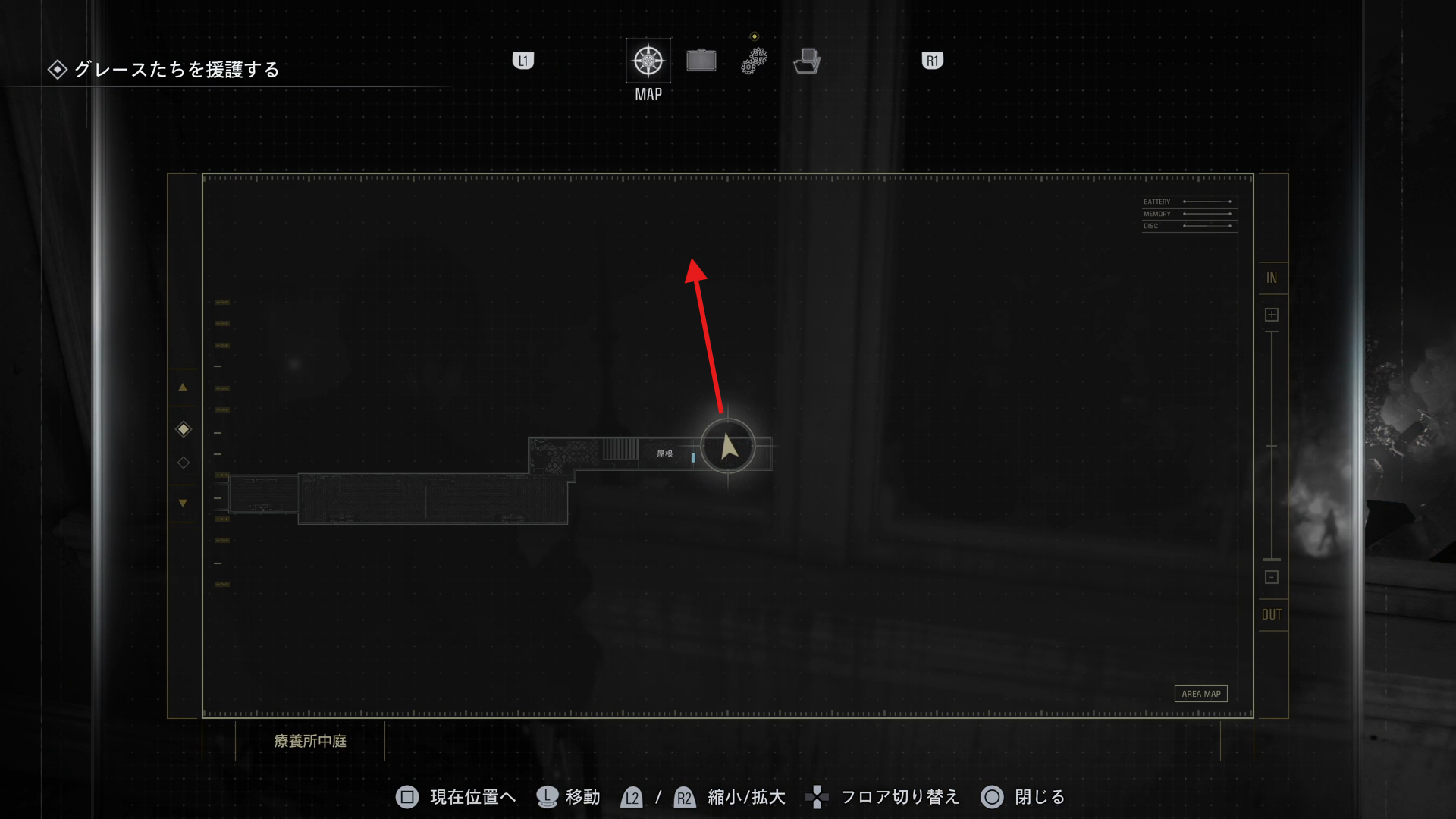Screen dimensions: 1456x819
Task: Go down one floor with the down arrow
Action: tap(183, 503)
